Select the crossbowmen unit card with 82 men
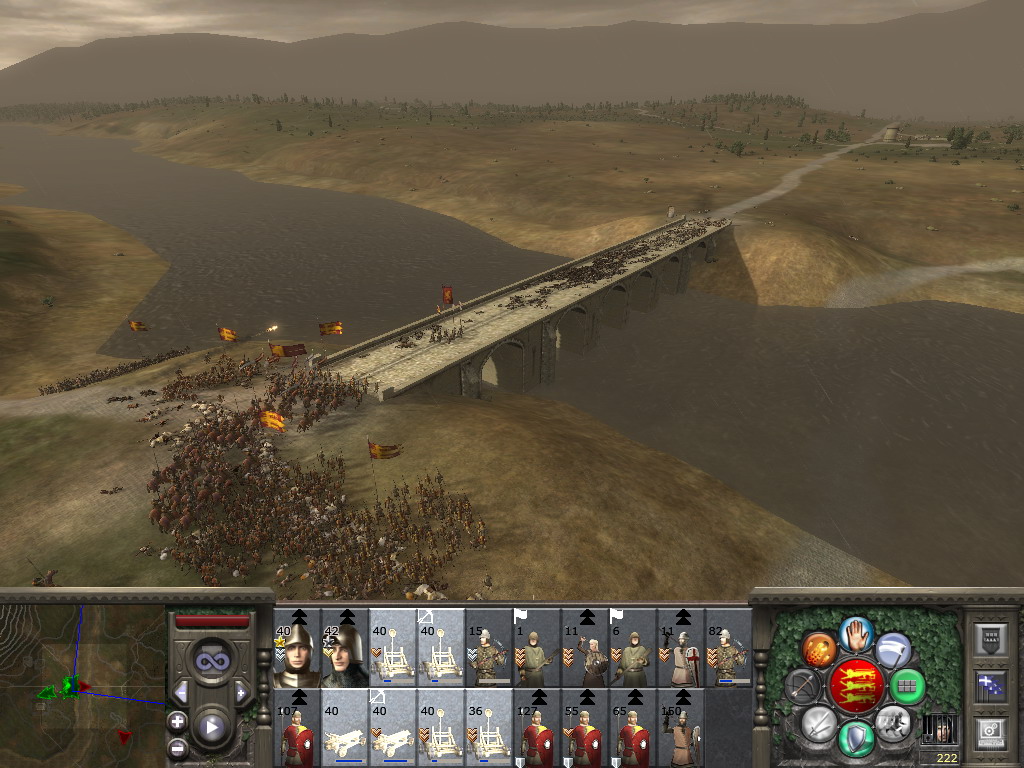Viewport: 1024px width, 768px height. point(729,648)
